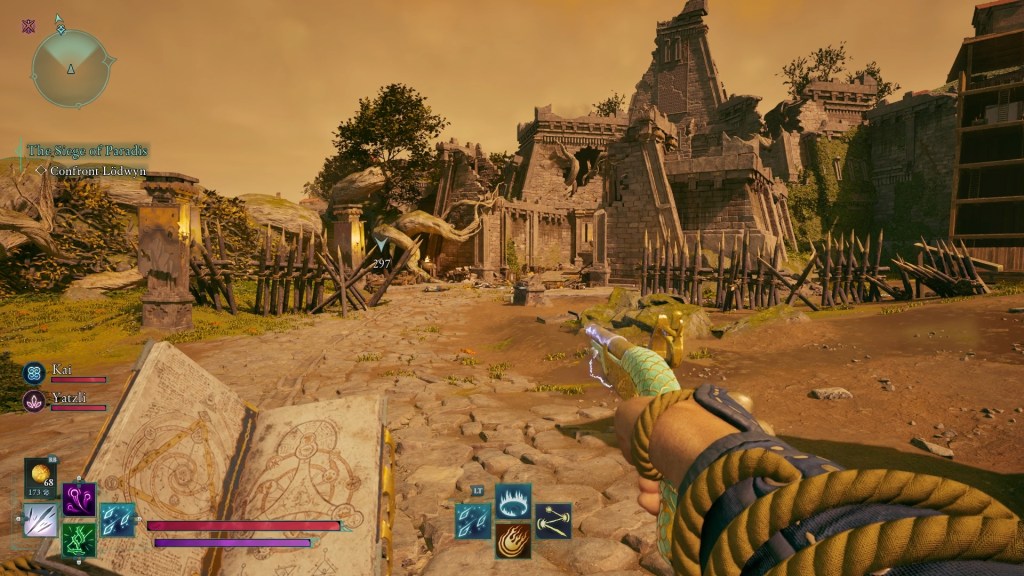Cast the ice shard missiles spell under LT
This screenshot has height=576, width=1024.
pyautogui.click(x=473, y=520)
